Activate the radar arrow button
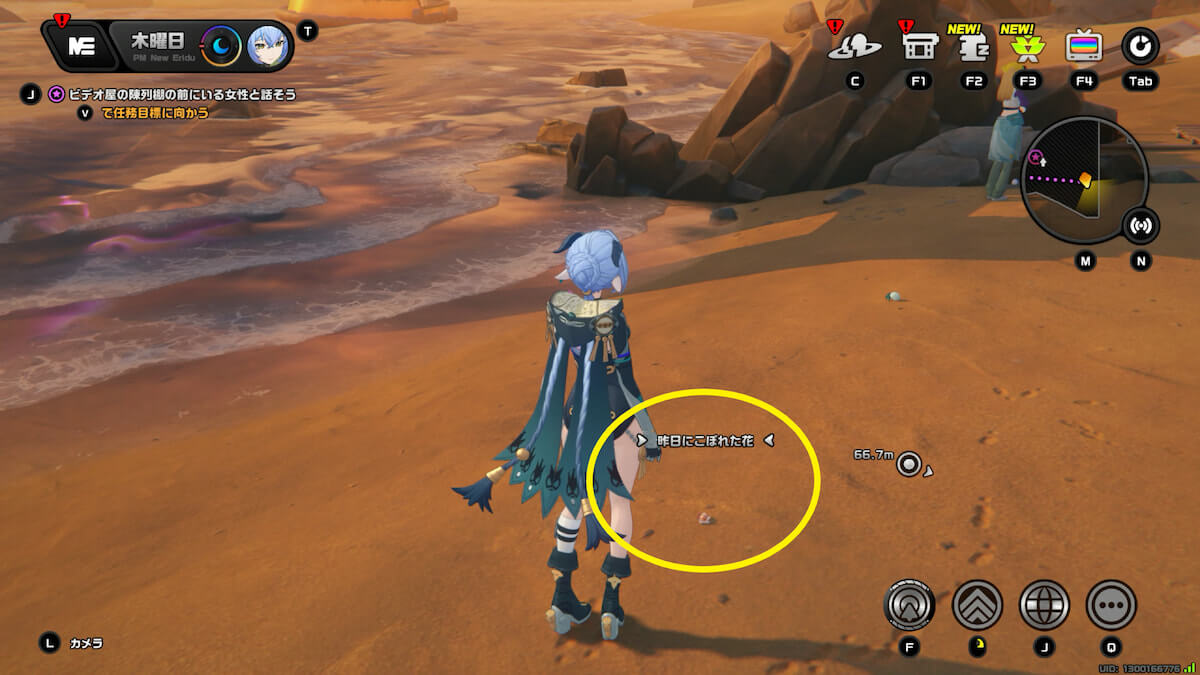Screen dimensions: 1200x675 tap(909, 605)
